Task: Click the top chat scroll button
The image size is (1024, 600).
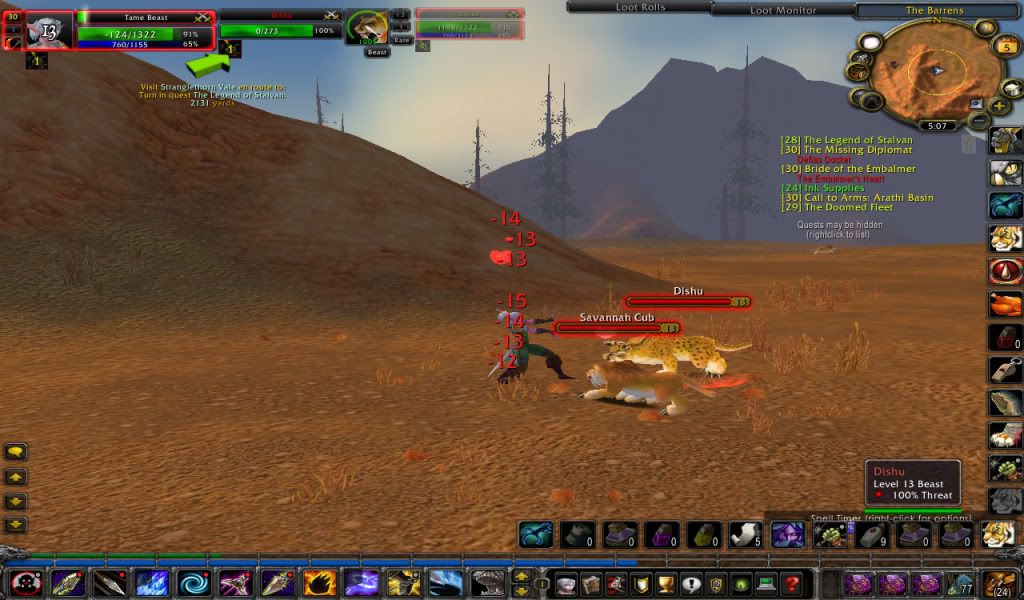Action: click(x=16, y=453)
